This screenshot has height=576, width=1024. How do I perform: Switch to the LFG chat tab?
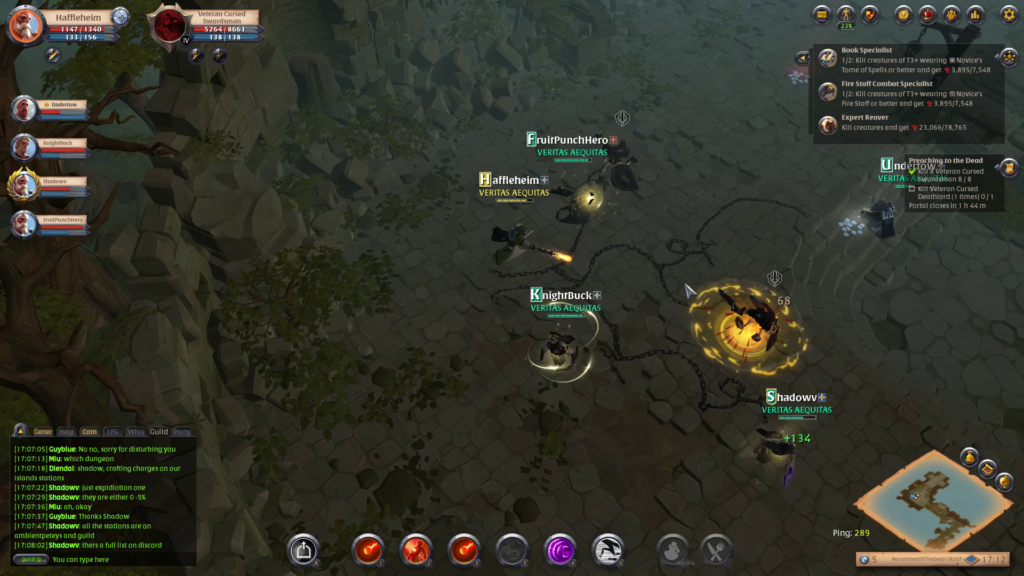[113, 432]
